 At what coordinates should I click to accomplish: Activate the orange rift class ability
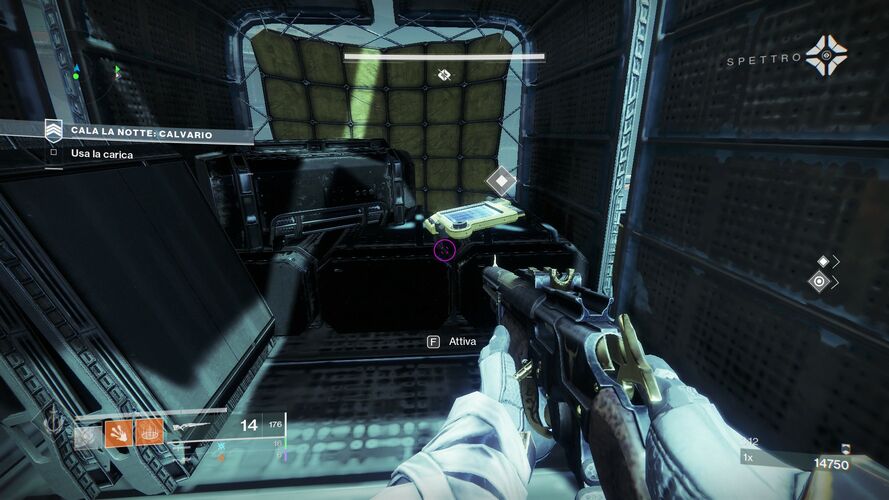(149, 432)
